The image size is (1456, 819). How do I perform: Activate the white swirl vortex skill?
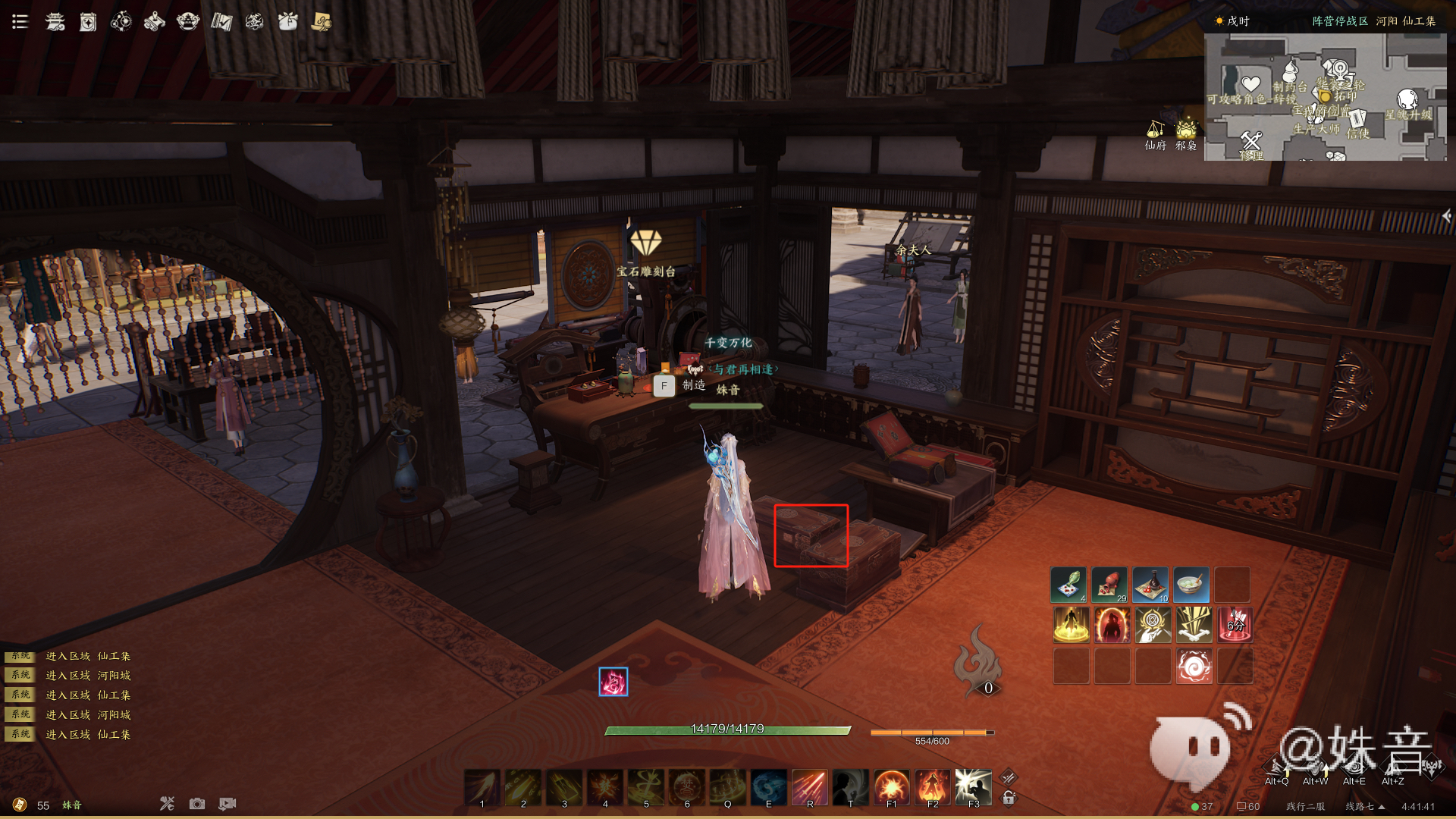[x=1194, y=667]
